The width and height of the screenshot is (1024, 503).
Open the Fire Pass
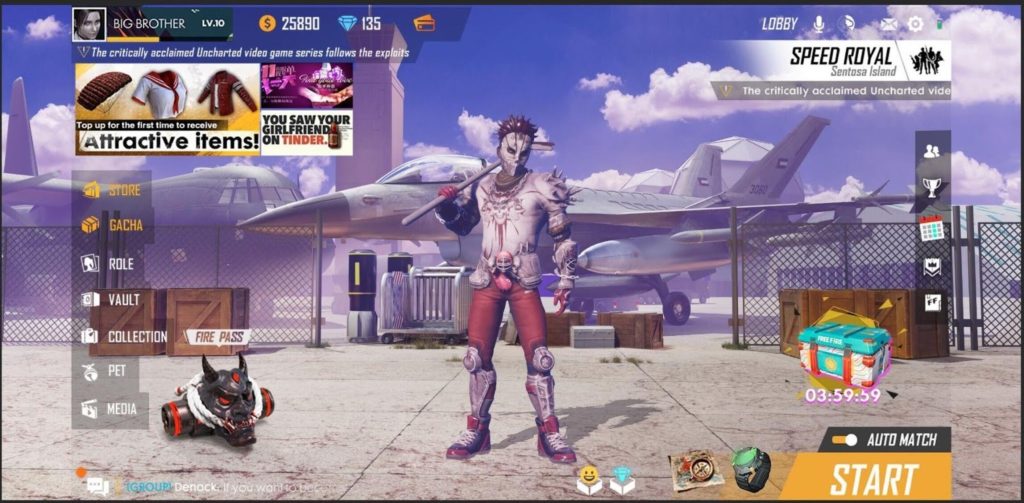(218, 337)
